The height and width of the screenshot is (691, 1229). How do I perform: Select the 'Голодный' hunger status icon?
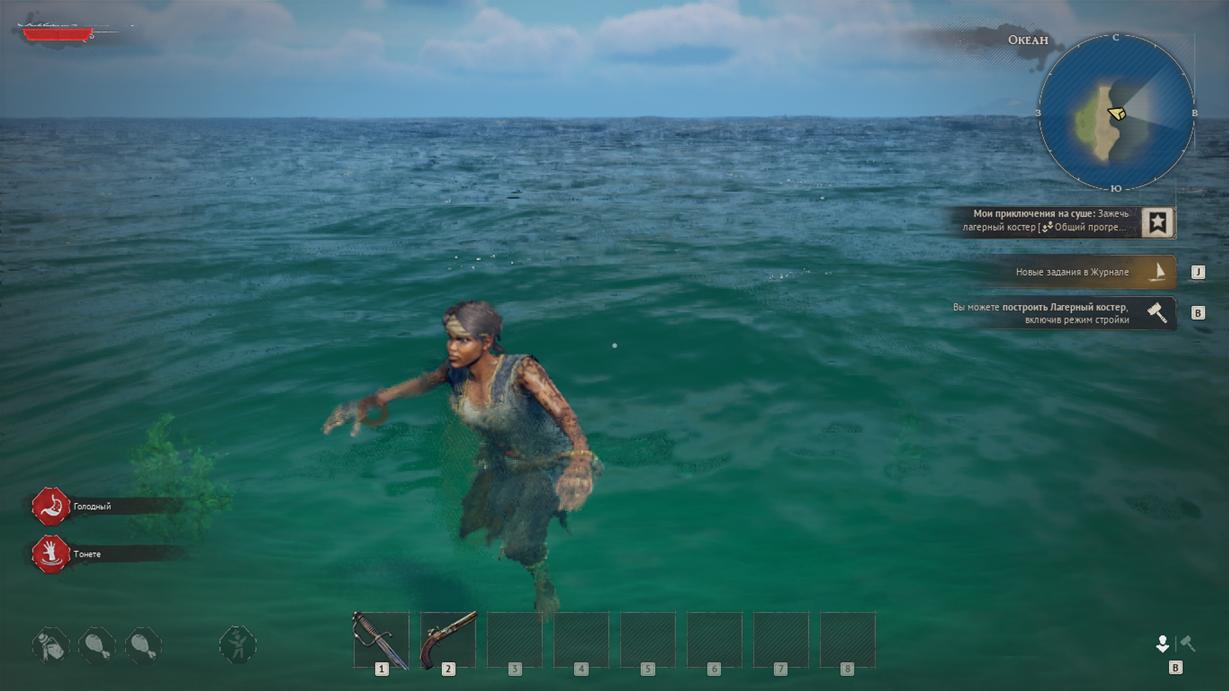pyautogui.click(x=50, y=507)
